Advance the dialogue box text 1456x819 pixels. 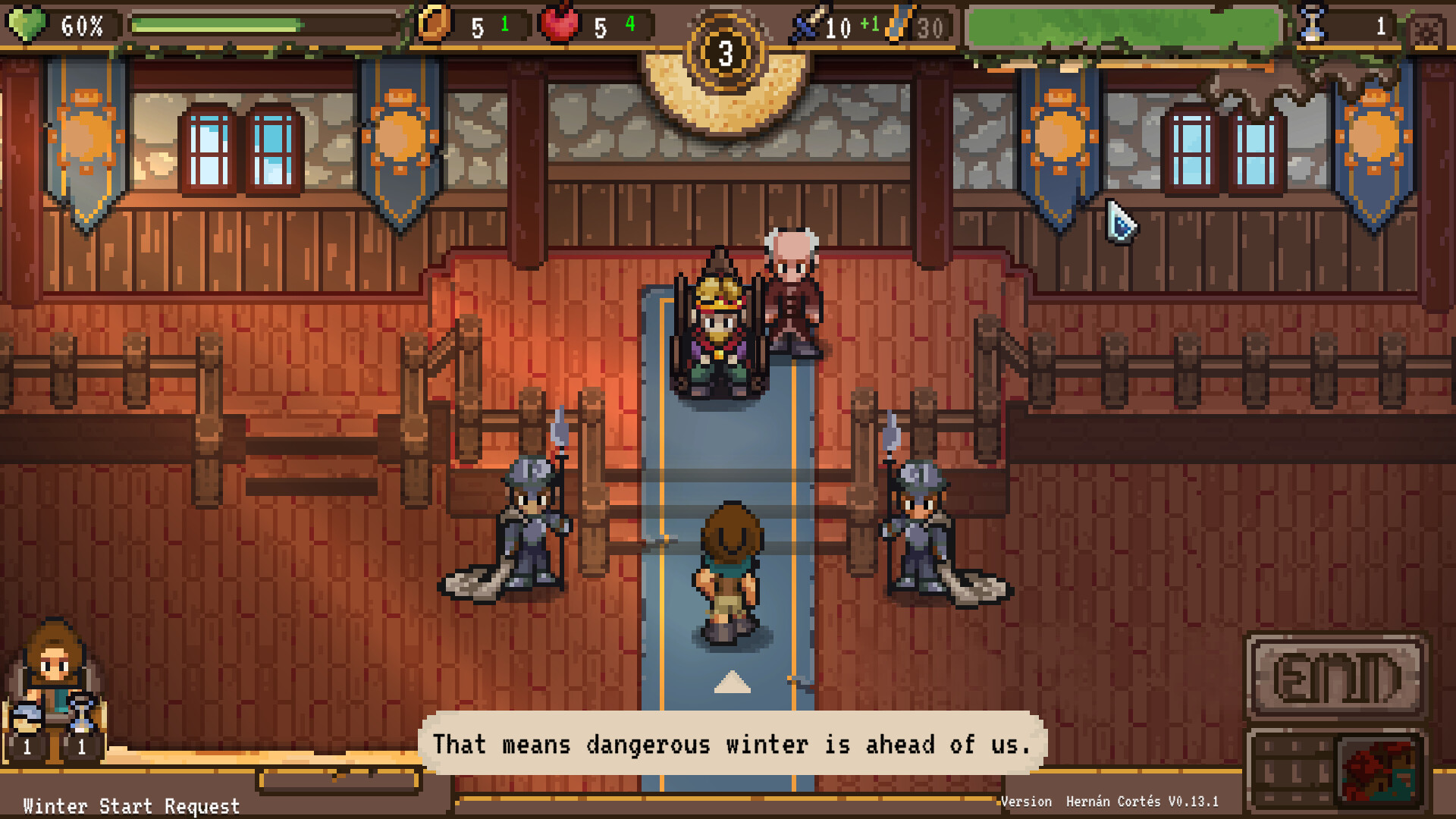pyautogui.click(x=736, y=745)
